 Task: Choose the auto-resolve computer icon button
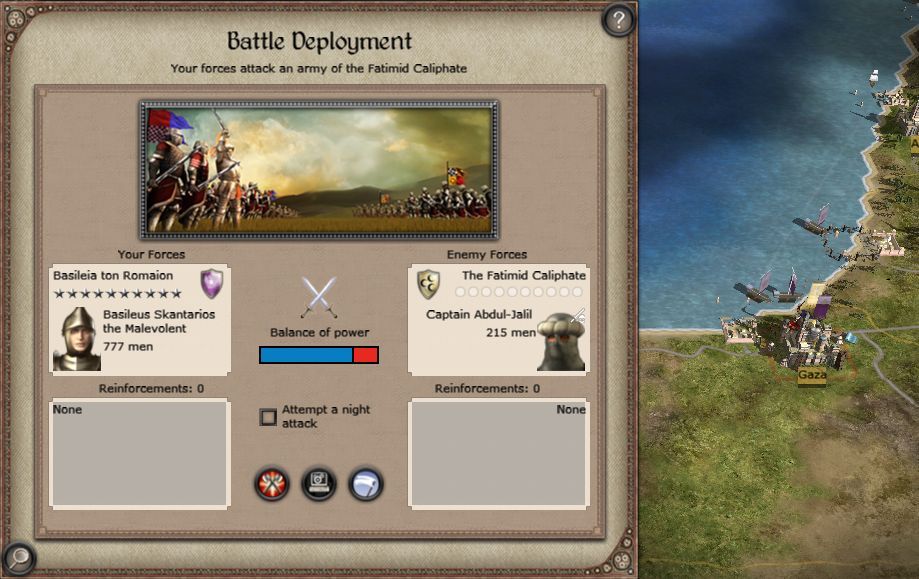tap(319, 485)
